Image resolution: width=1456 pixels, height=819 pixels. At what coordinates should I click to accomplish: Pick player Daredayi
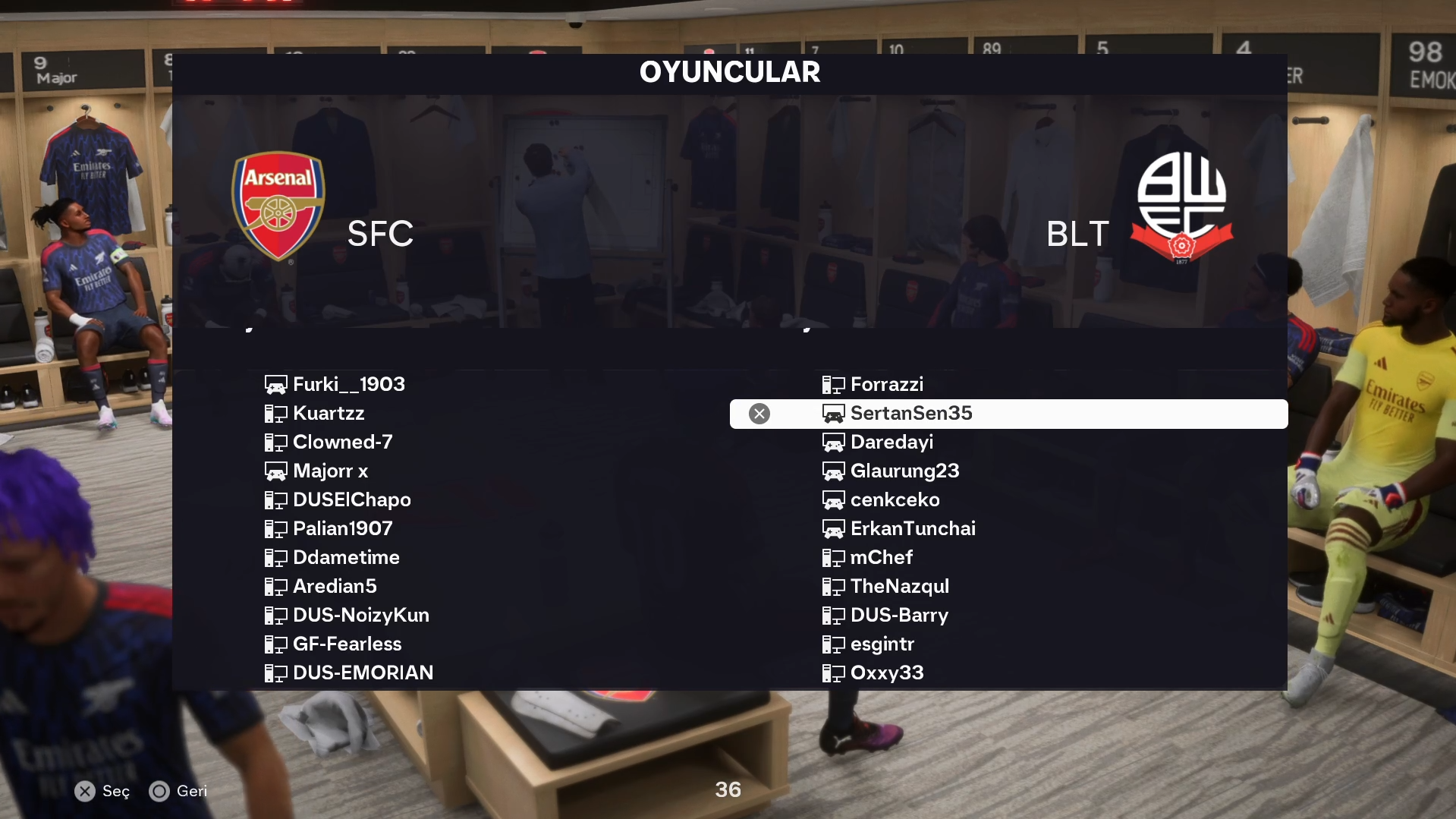point(892,443)
